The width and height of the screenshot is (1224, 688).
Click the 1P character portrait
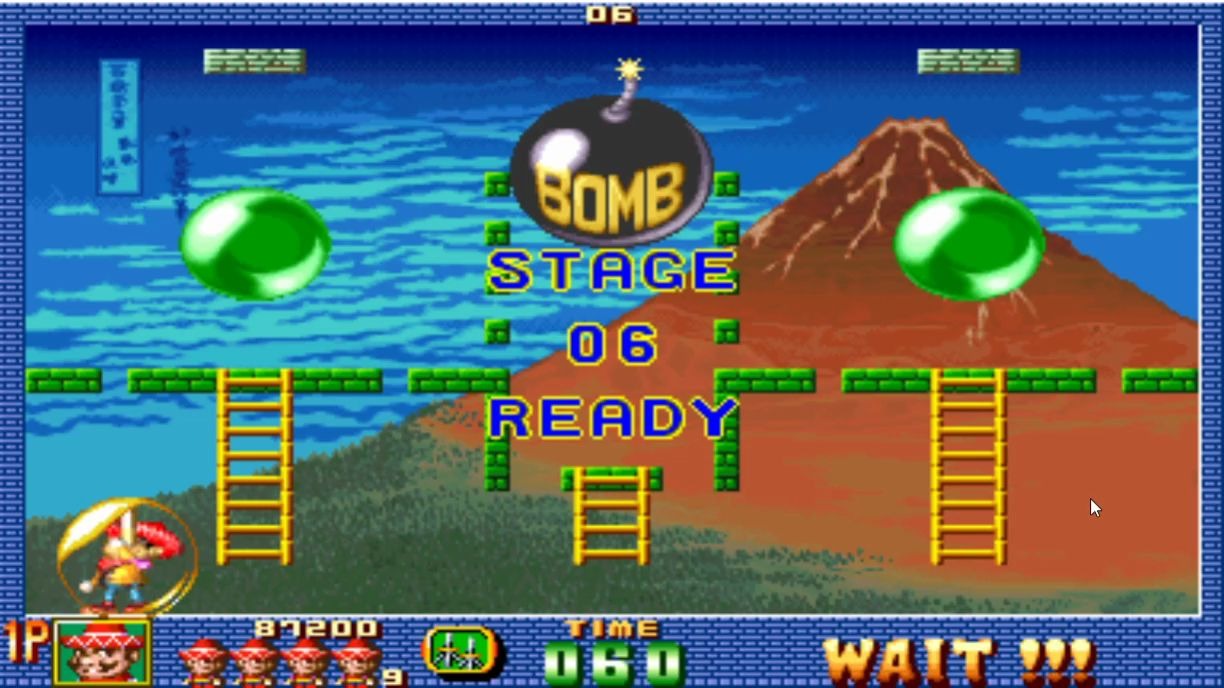(102, 652)
